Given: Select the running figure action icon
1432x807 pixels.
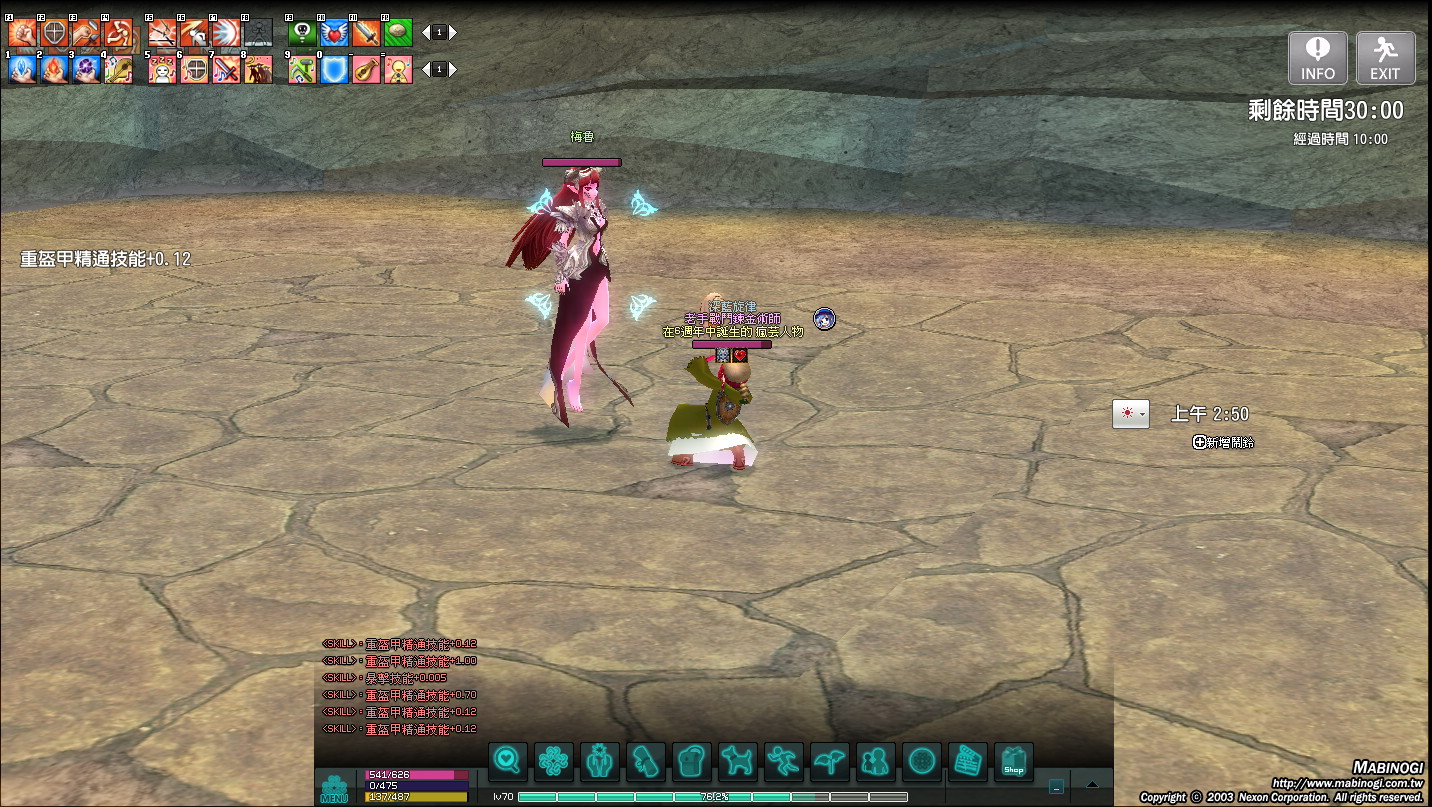Looking at the screenshot, I should (x=784, y=762).
